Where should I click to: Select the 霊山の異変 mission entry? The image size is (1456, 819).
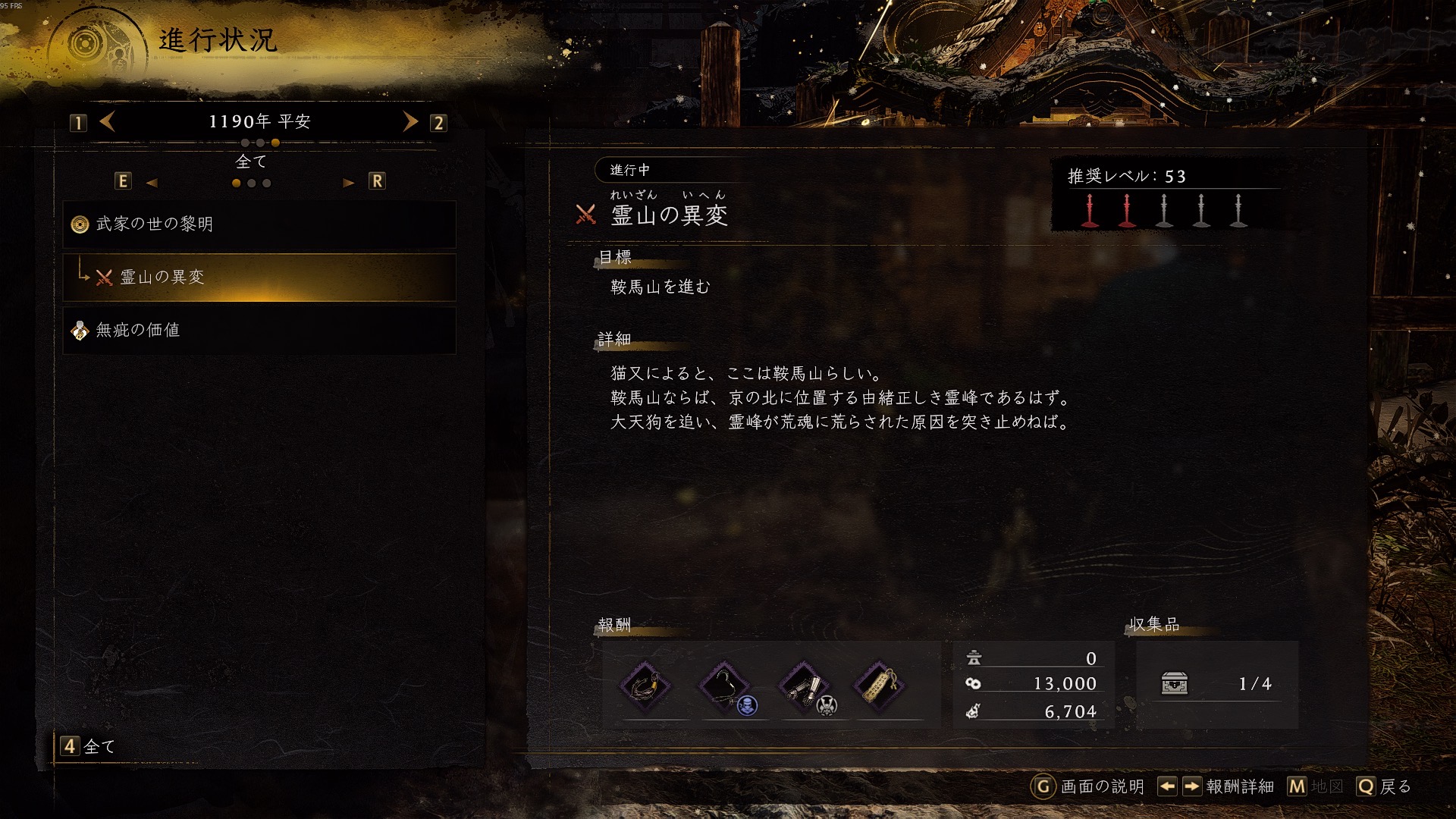(259, 278)
